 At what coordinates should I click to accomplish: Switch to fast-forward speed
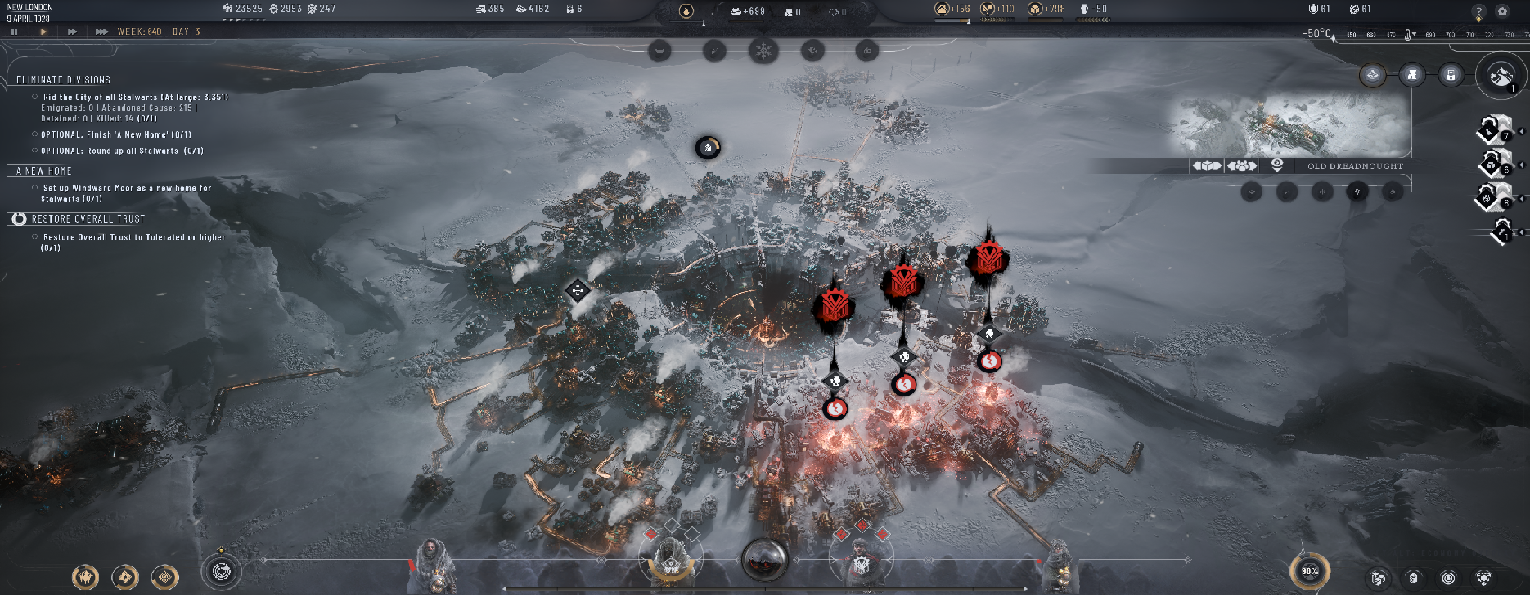[72, 32]
